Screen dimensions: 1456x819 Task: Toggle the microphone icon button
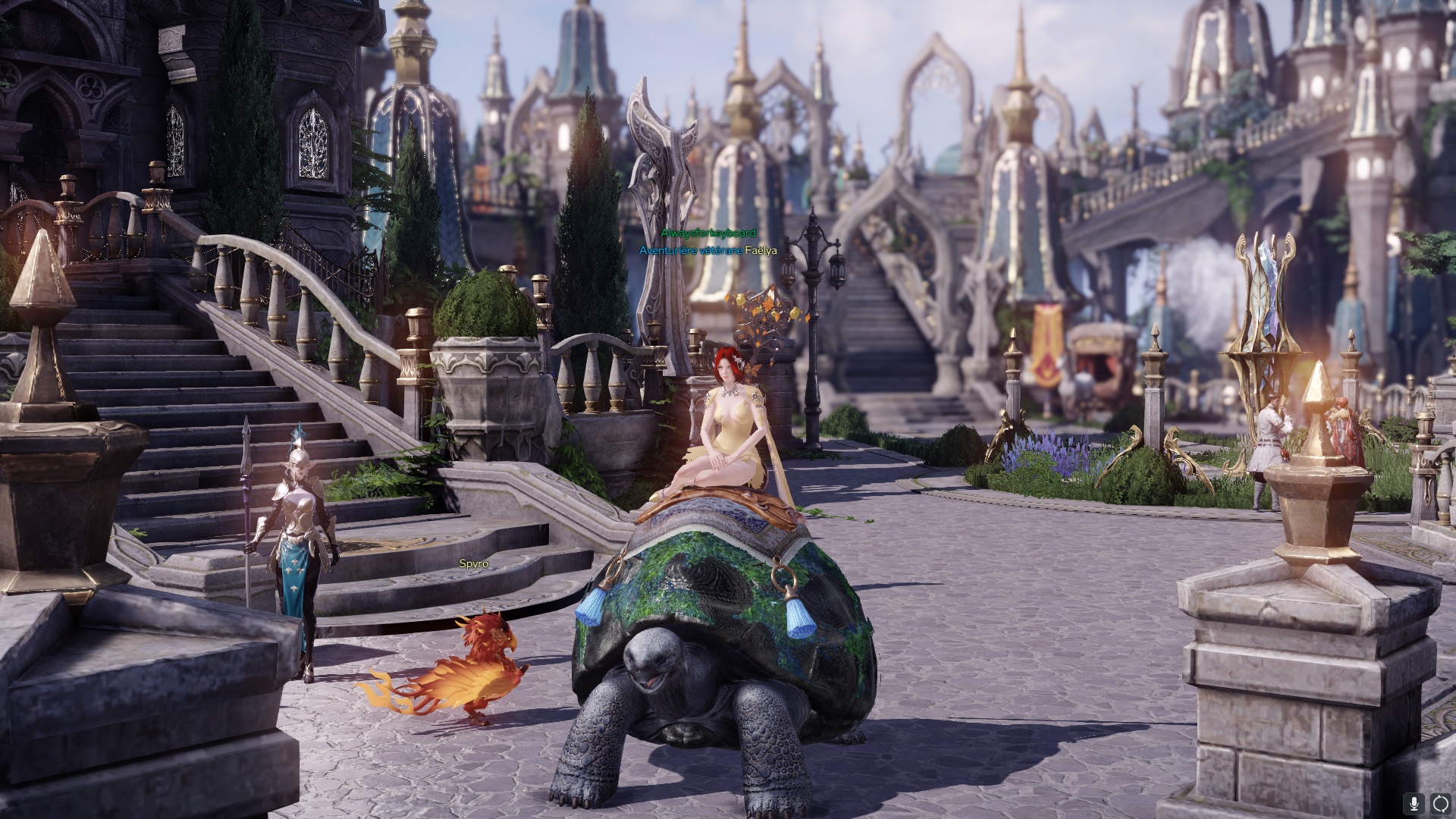coord(1414,803)
